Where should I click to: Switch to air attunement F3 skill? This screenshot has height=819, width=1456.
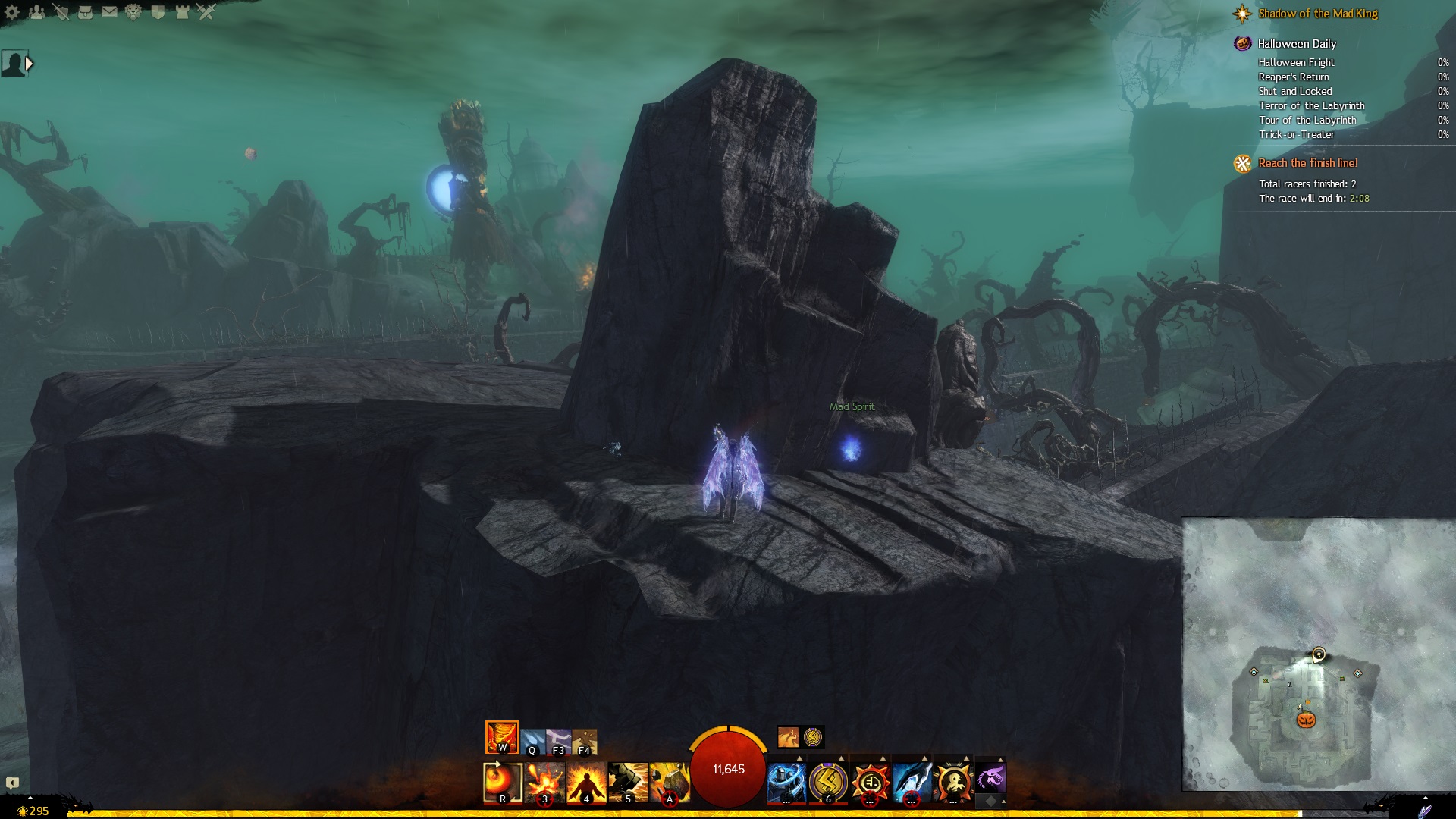pos(559,742)
